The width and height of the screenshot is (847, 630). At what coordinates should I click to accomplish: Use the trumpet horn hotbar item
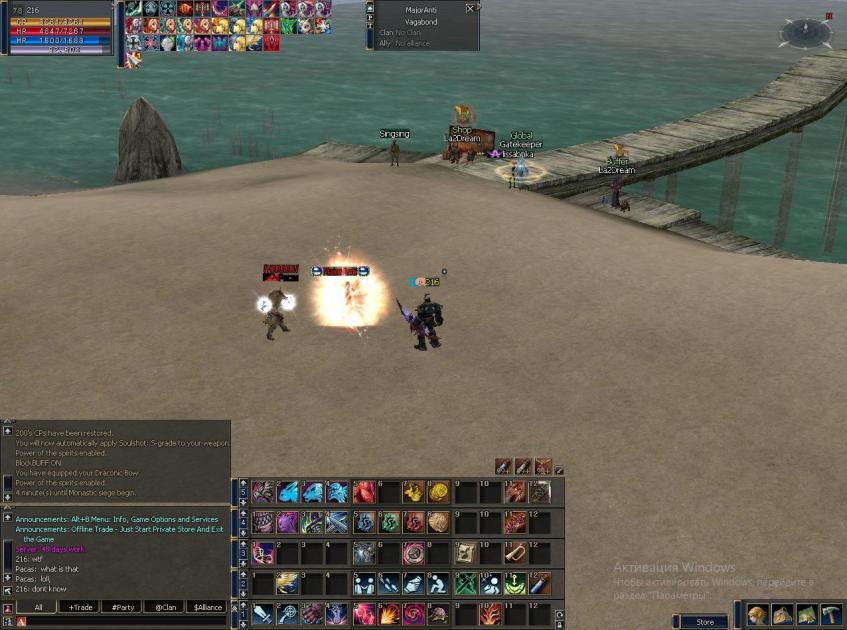[x=514, y=552]
